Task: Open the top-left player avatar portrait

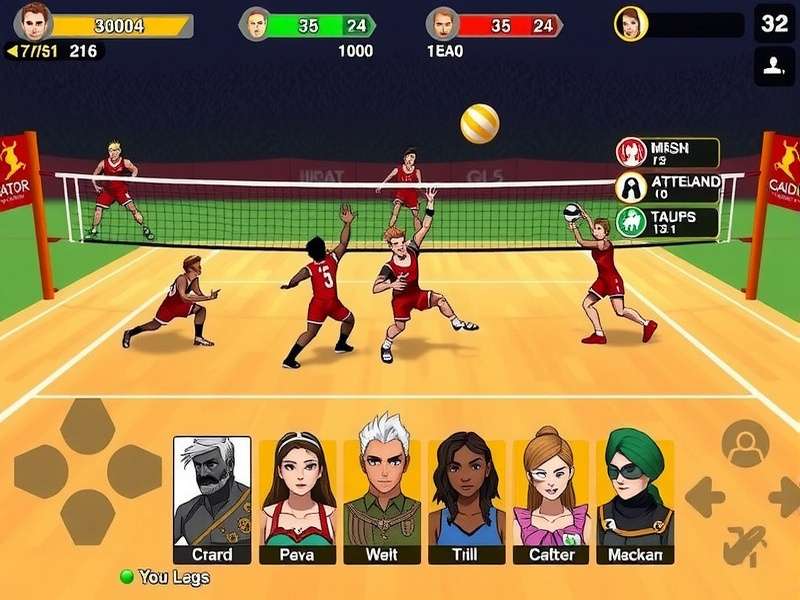Action: point(33,21)
